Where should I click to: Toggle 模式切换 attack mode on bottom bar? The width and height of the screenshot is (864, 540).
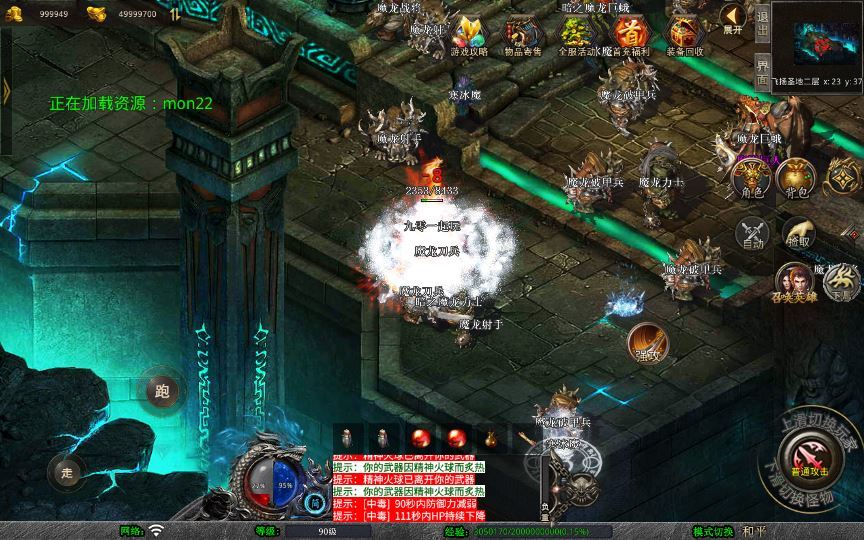(x=713, y=531)
